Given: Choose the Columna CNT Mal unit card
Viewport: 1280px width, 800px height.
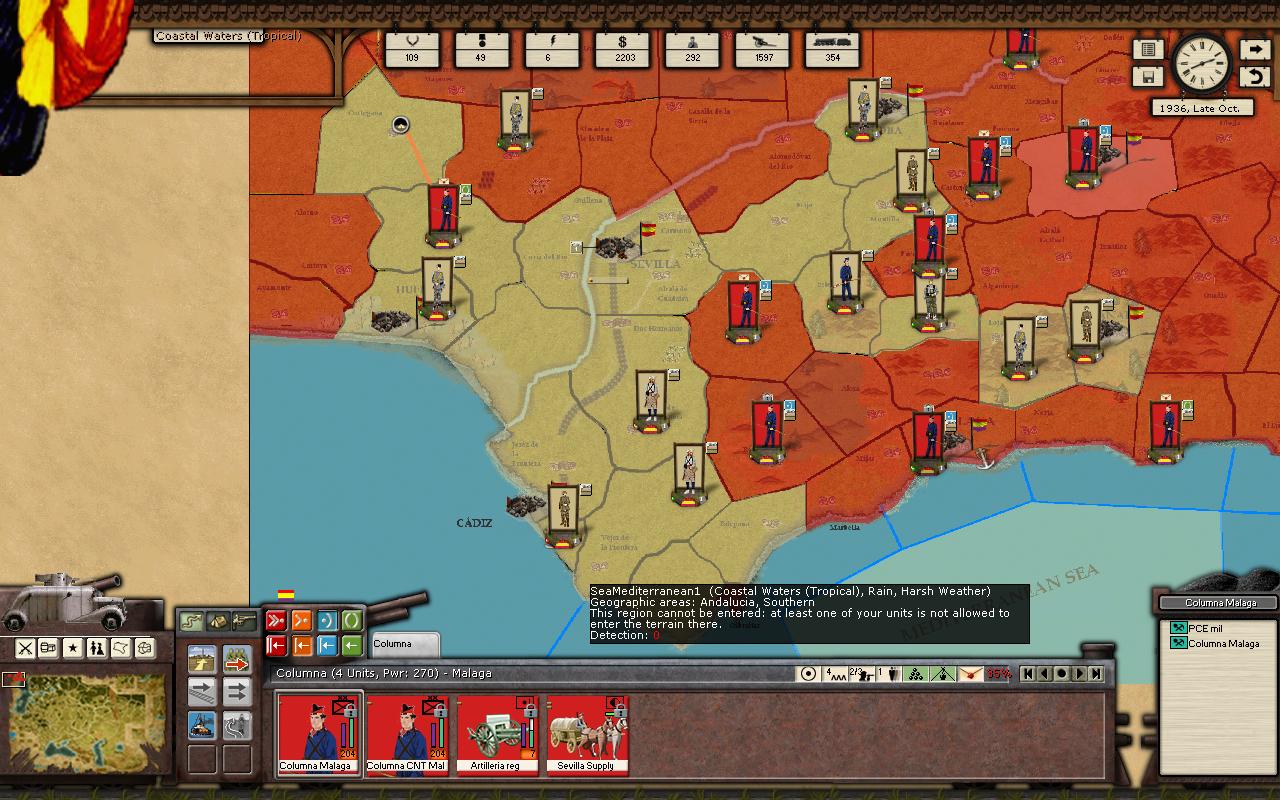Looking at the screenshot, I should pos(407,735).
